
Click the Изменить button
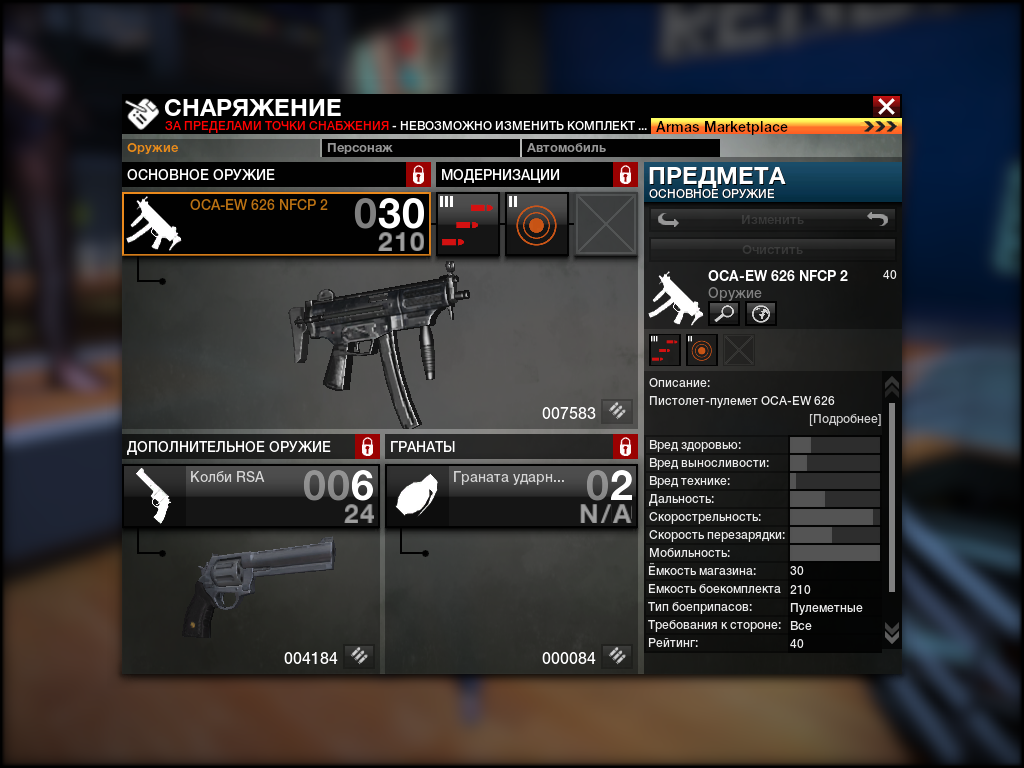(772, 220)
